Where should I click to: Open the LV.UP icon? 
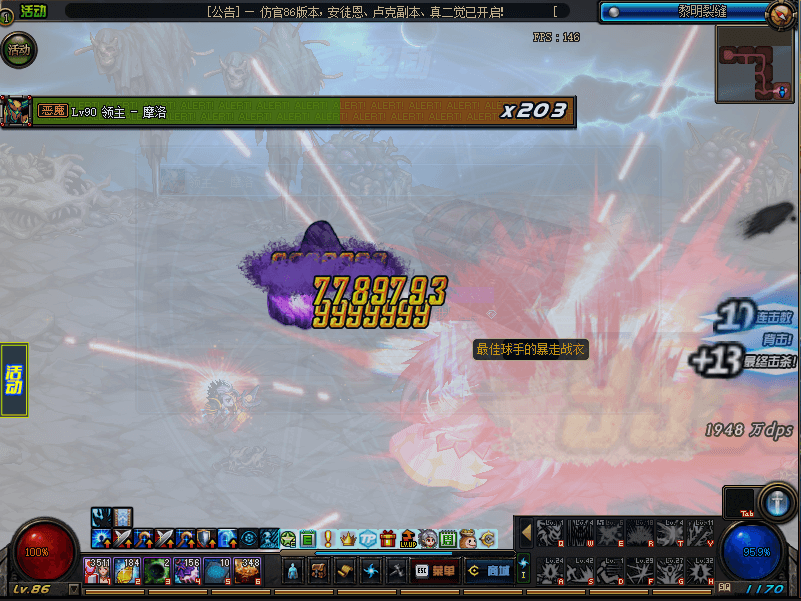(407, 539)
